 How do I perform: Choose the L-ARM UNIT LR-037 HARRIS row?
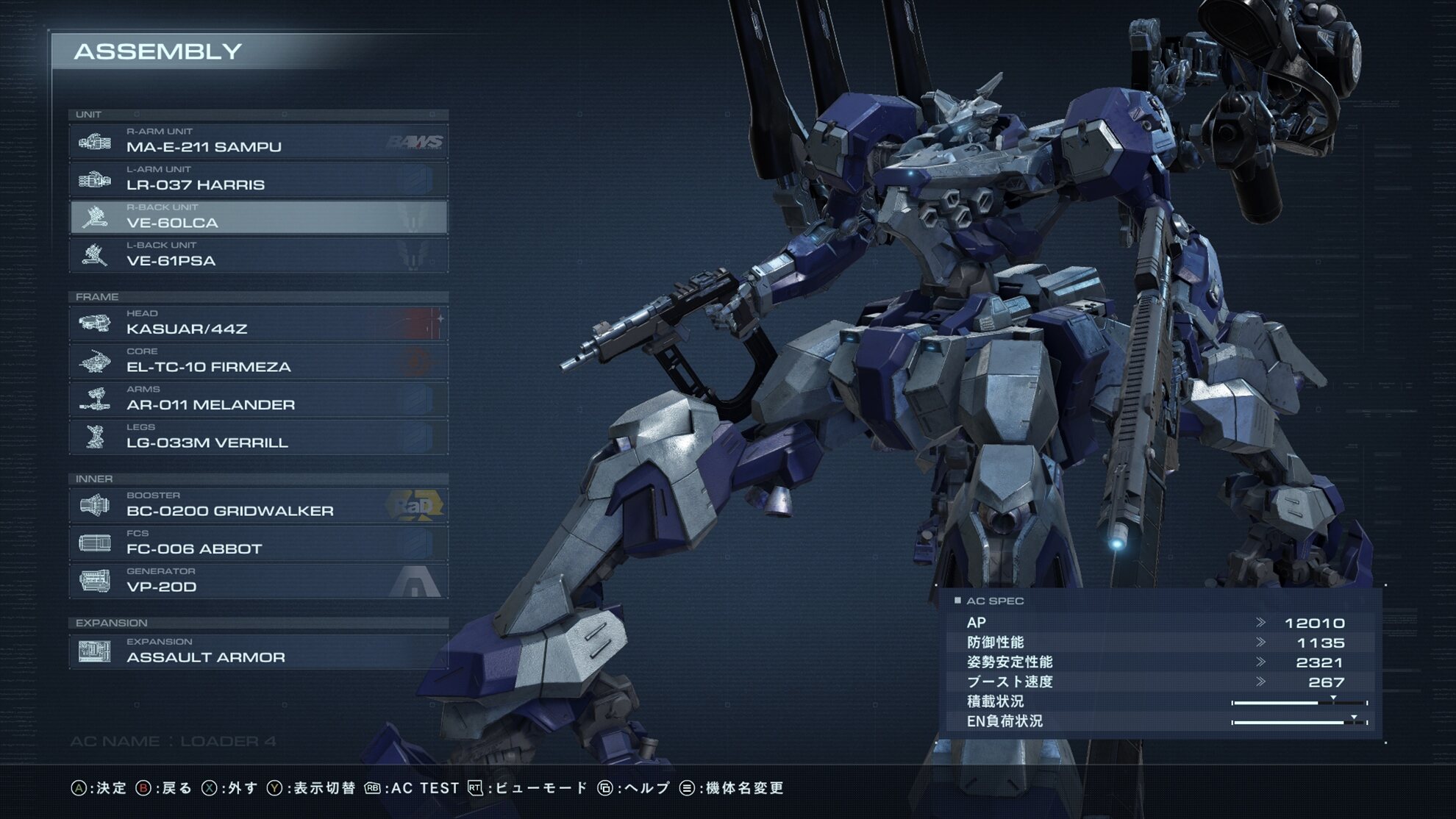[x=258, y=179]
